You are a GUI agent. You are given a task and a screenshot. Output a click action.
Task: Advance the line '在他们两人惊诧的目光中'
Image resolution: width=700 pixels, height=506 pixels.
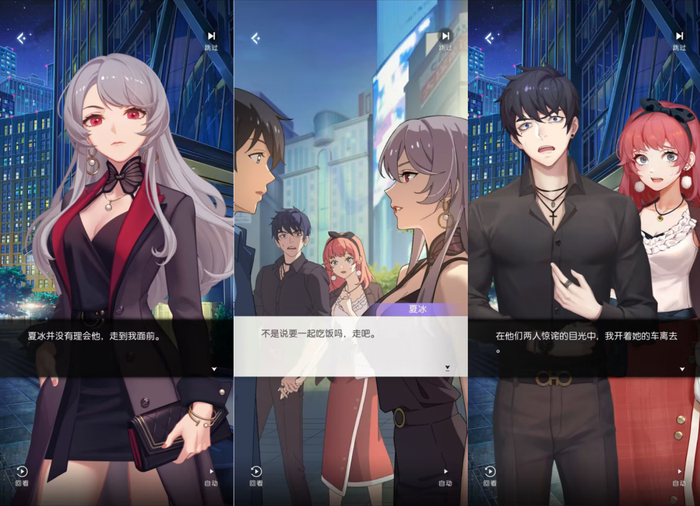(681, 369)
